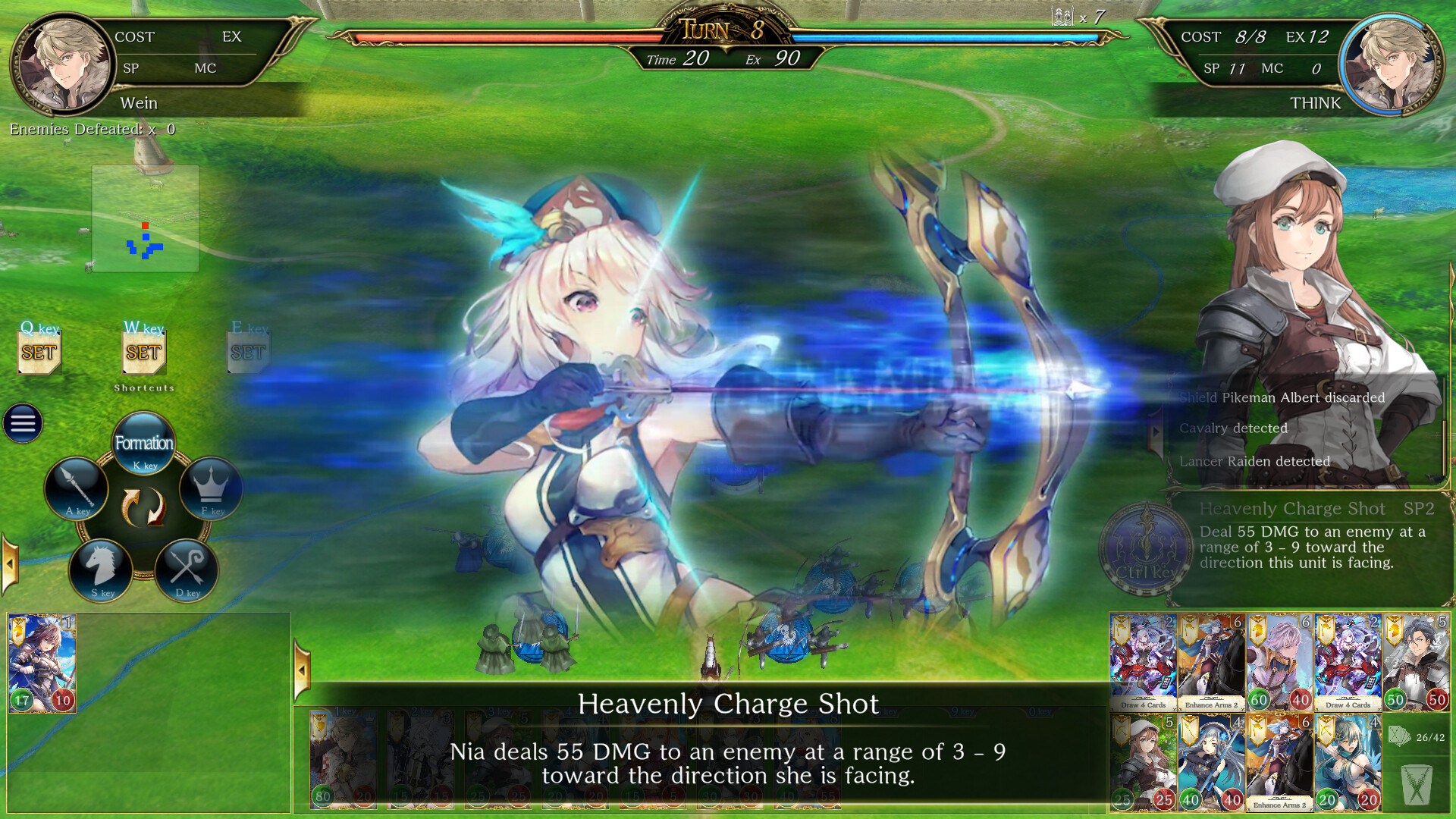The image size is (1456, 819).
Task: Select the crown commander icon on the F key
Action: (x=212, y=489)
